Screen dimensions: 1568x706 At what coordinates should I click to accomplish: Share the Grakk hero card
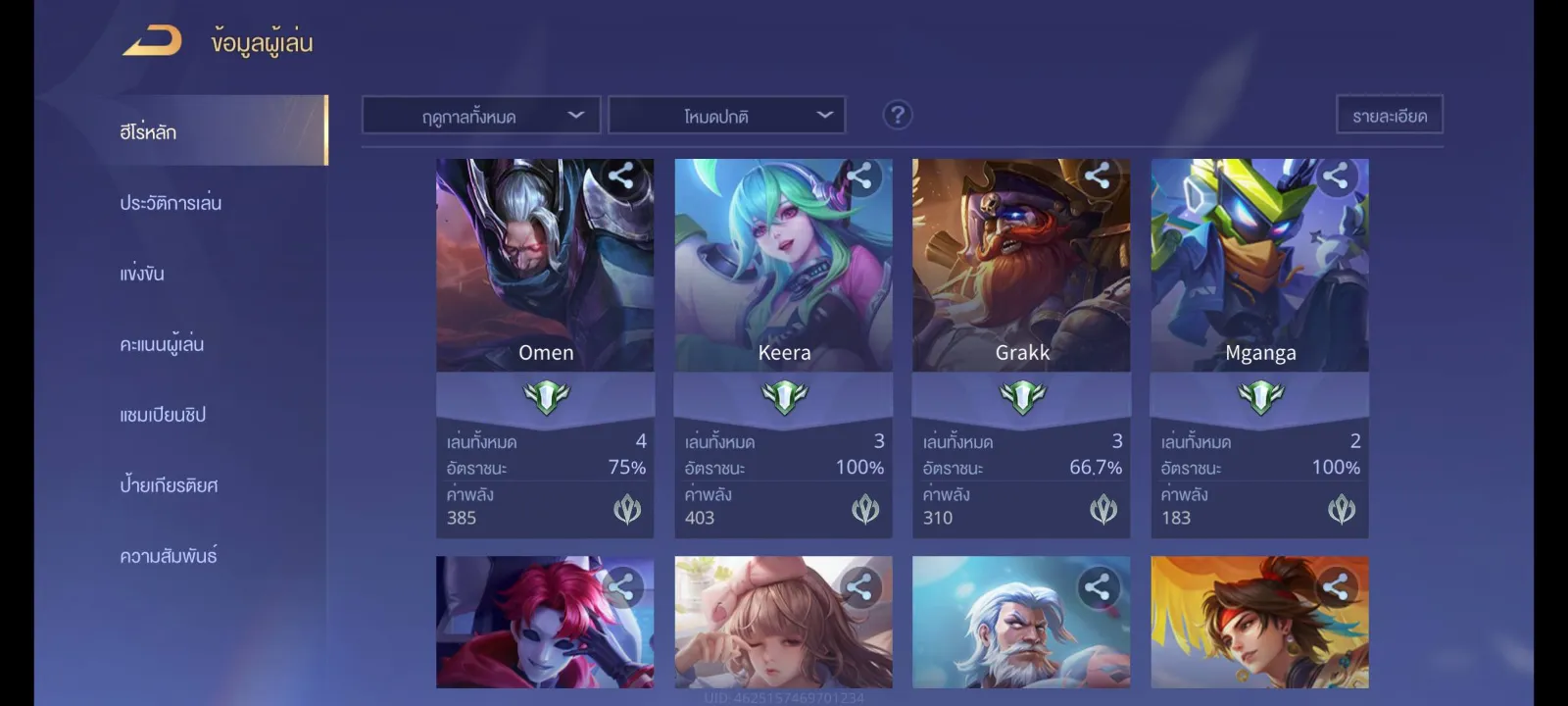click(x=1098, y=176)
